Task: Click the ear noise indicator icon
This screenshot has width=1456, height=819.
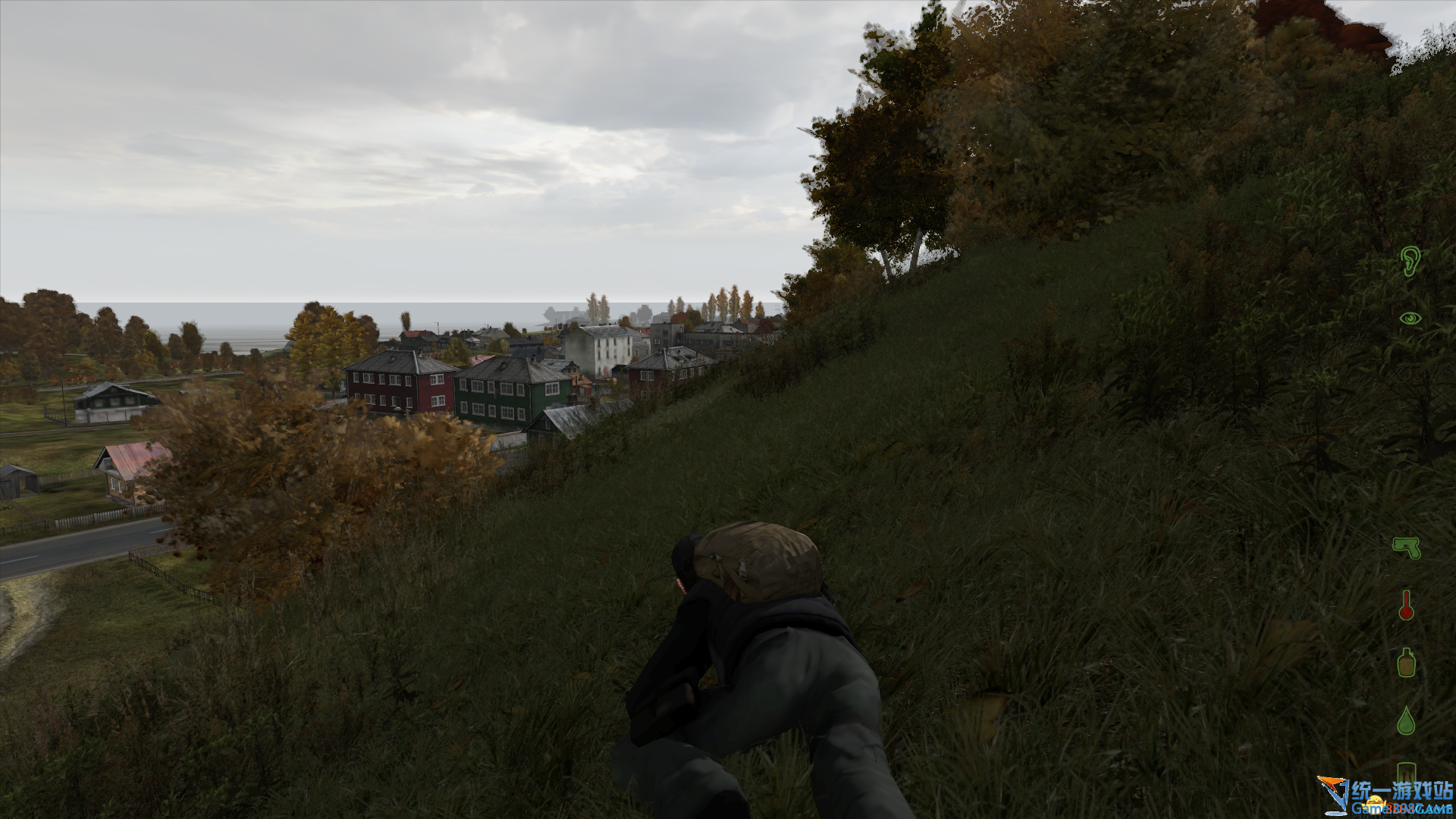Action: click(1409, 262)
